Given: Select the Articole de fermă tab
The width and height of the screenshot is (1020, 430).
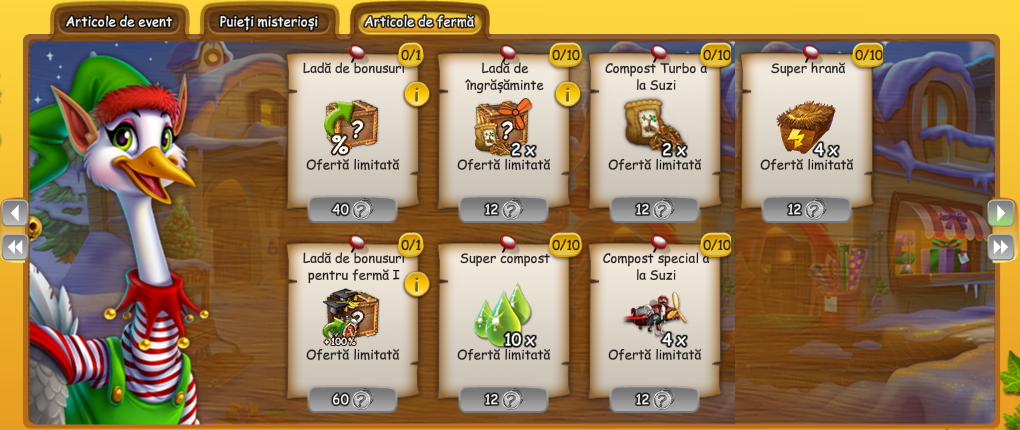Looking at the screenshot, I should pos(419,22).
